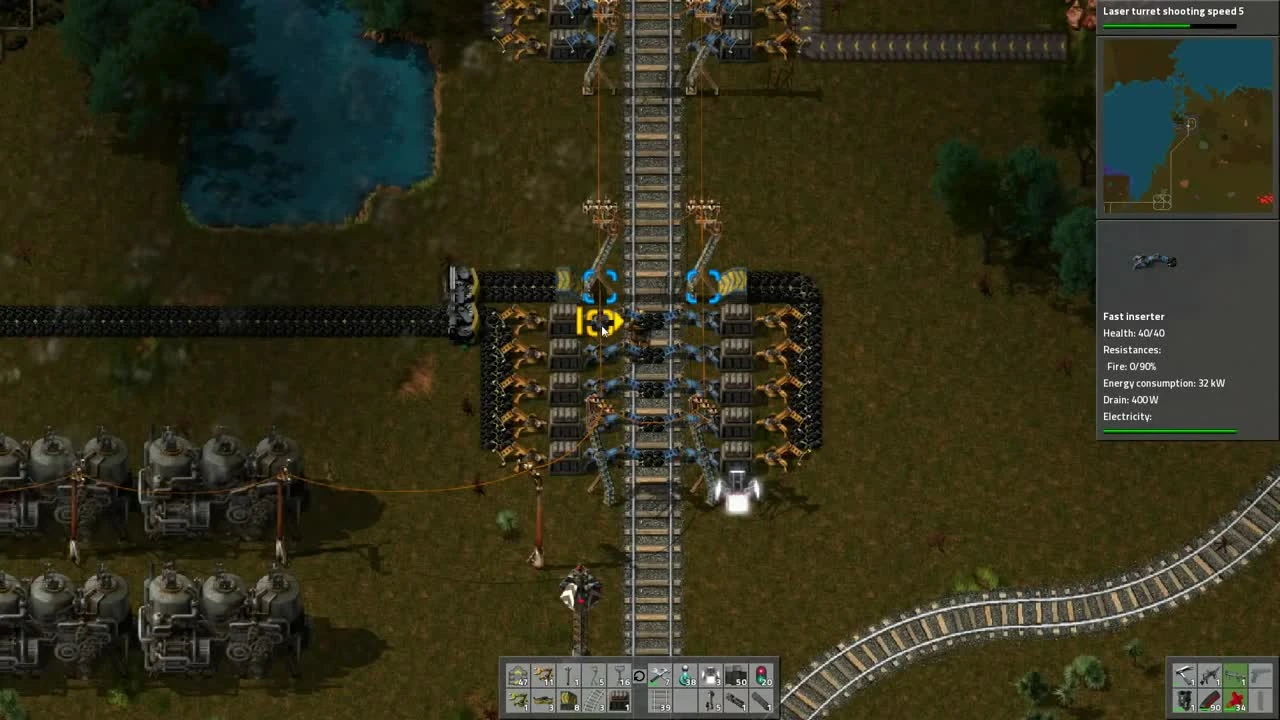
Task: Click the quickbar rotate arrow between the two bars
Action: (639, 677)
